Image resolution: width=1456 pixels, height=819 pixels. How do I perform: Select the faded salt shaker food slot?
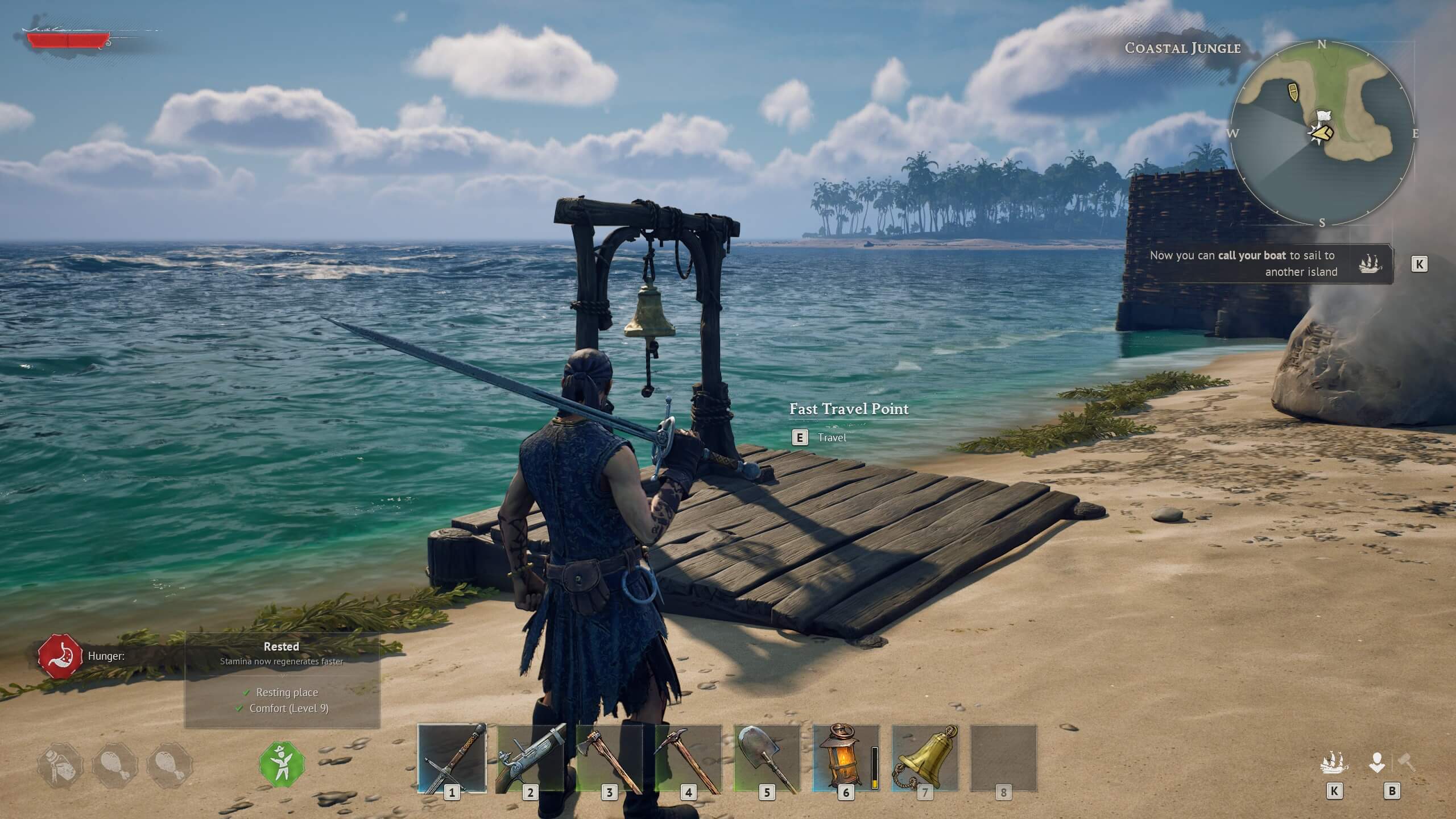tap(60, 766)
